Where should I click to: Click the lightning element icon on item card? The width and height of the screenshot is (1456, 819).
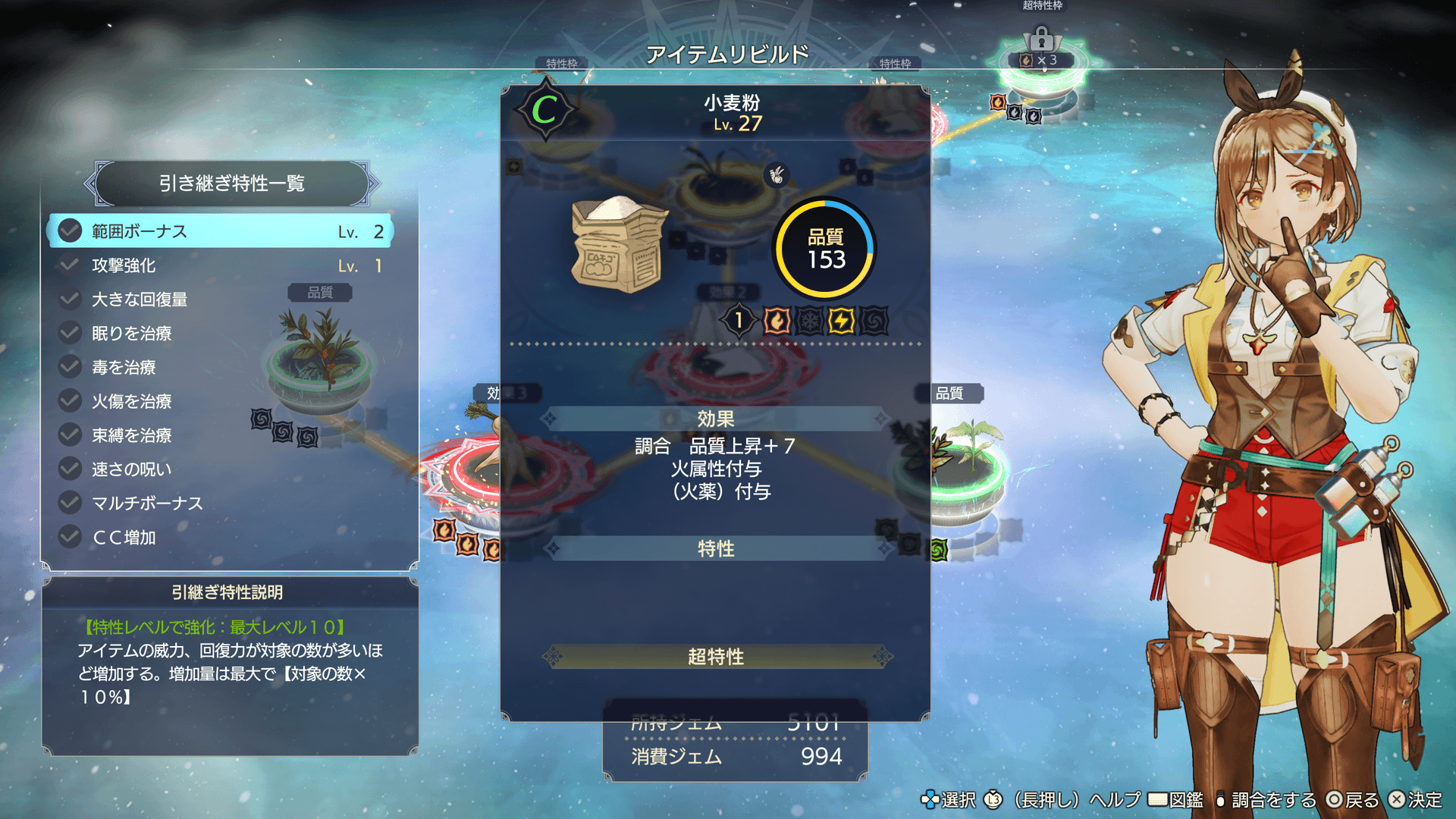click(841, 321)
